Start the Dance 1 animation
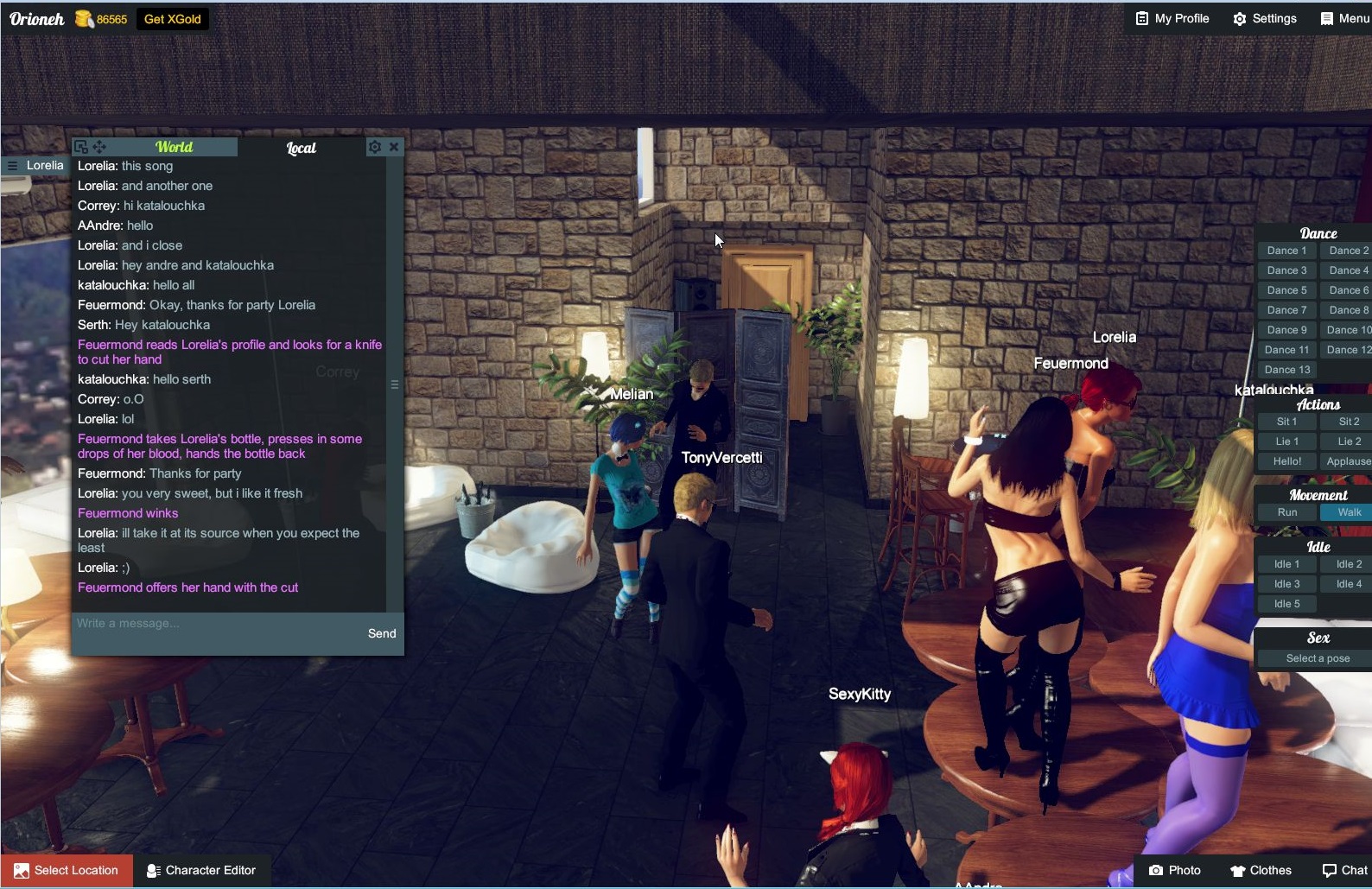 click(1286, 250)
